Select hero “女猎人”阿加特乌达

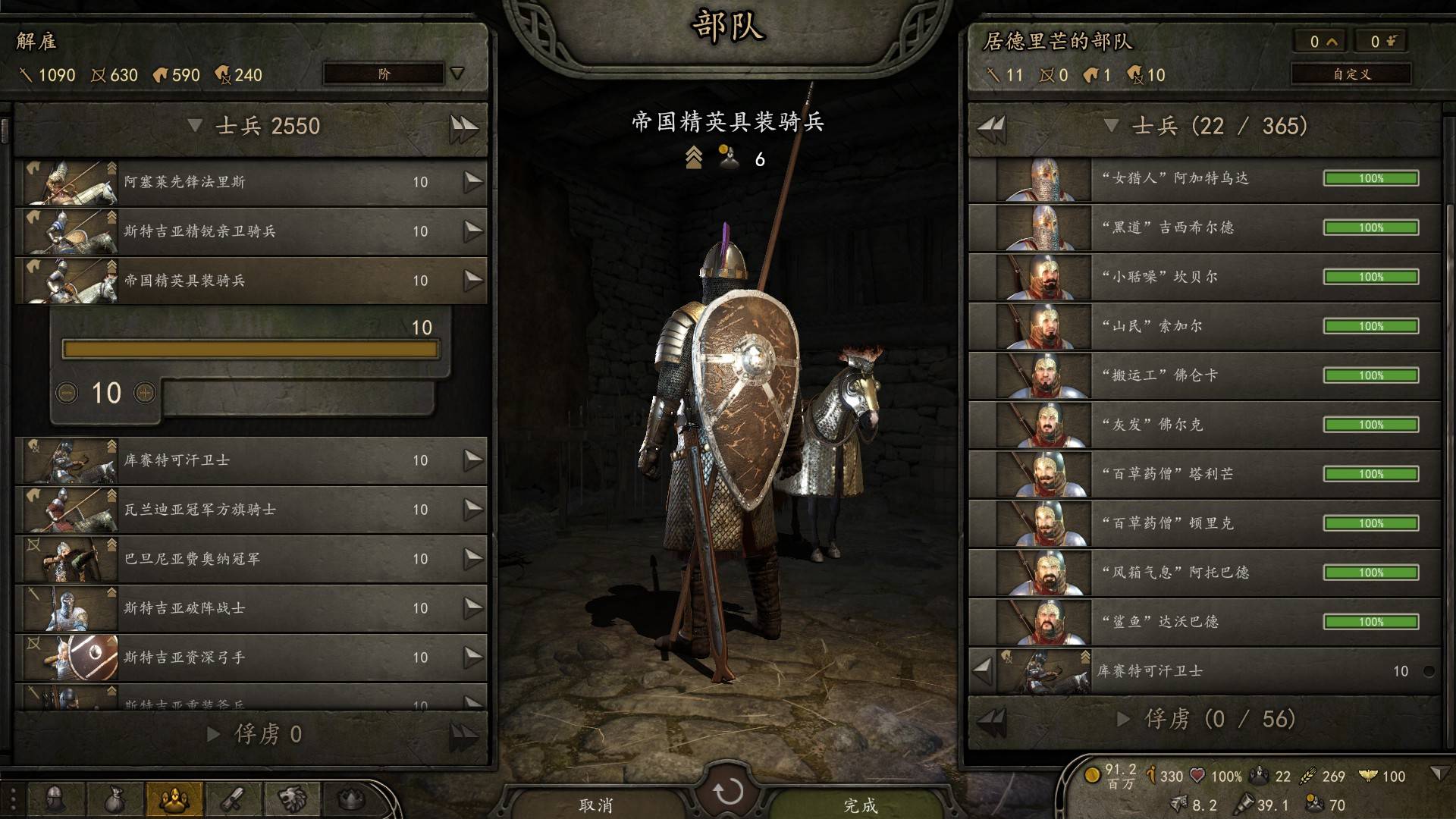1204,179
